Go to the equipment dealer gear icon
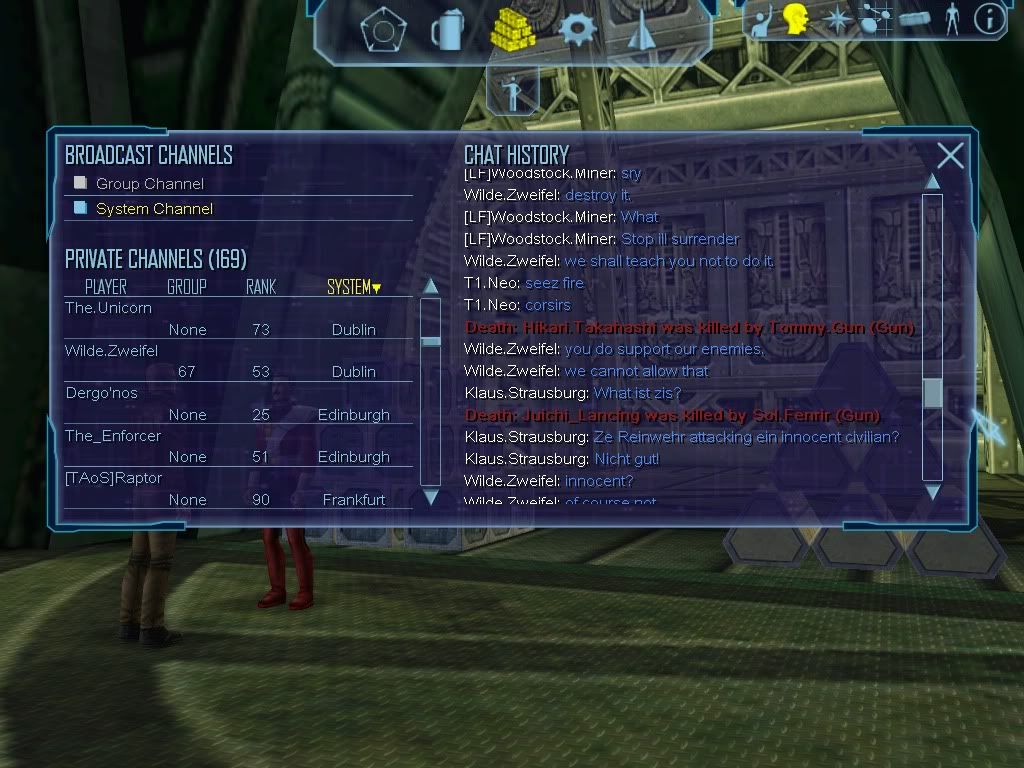Screen dimensions: 1024x768 [x=578, y=30]
